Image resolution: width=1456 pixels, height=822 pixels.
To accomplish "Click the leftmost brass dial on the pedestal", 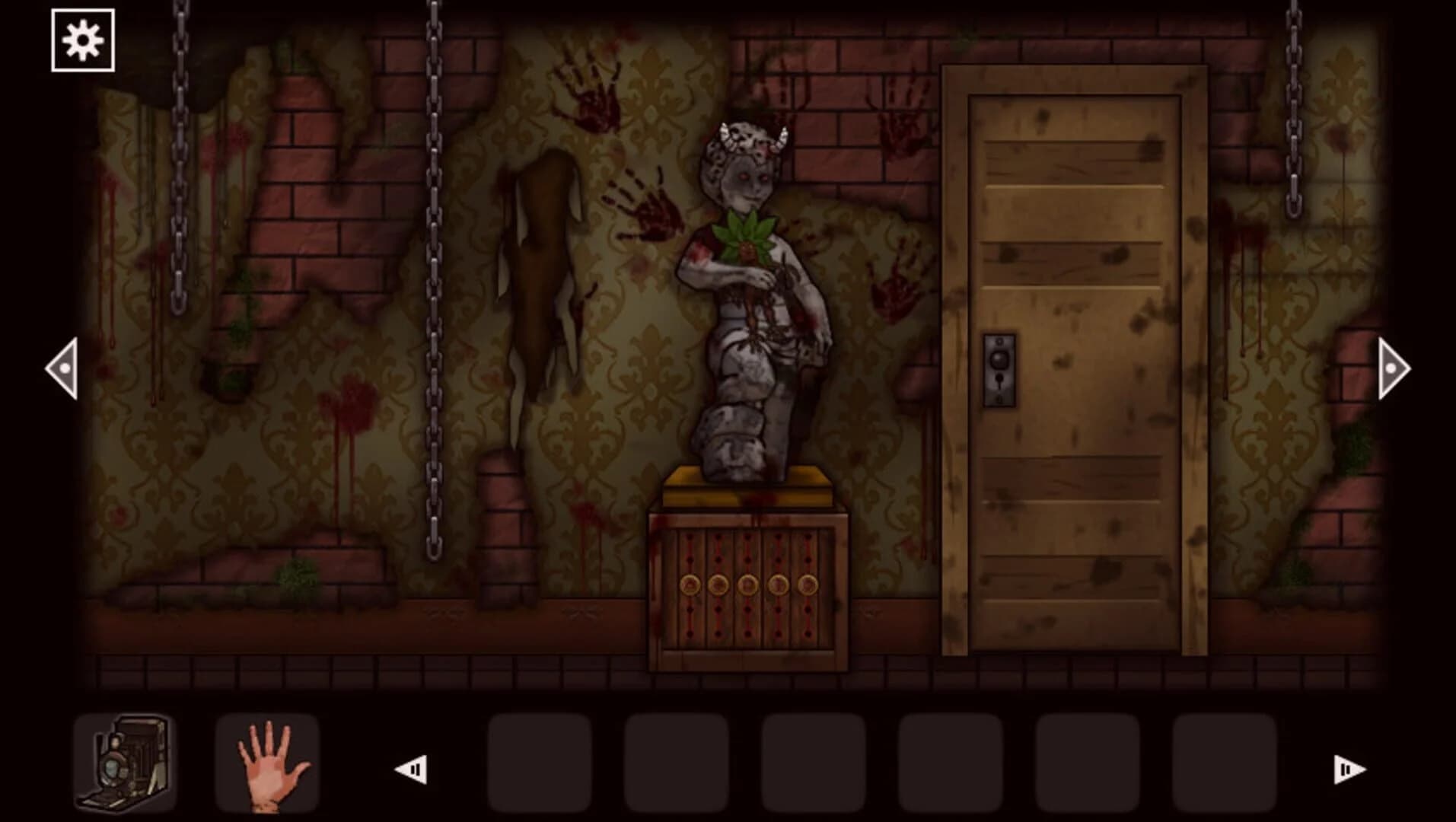I will tap(690, 585).
